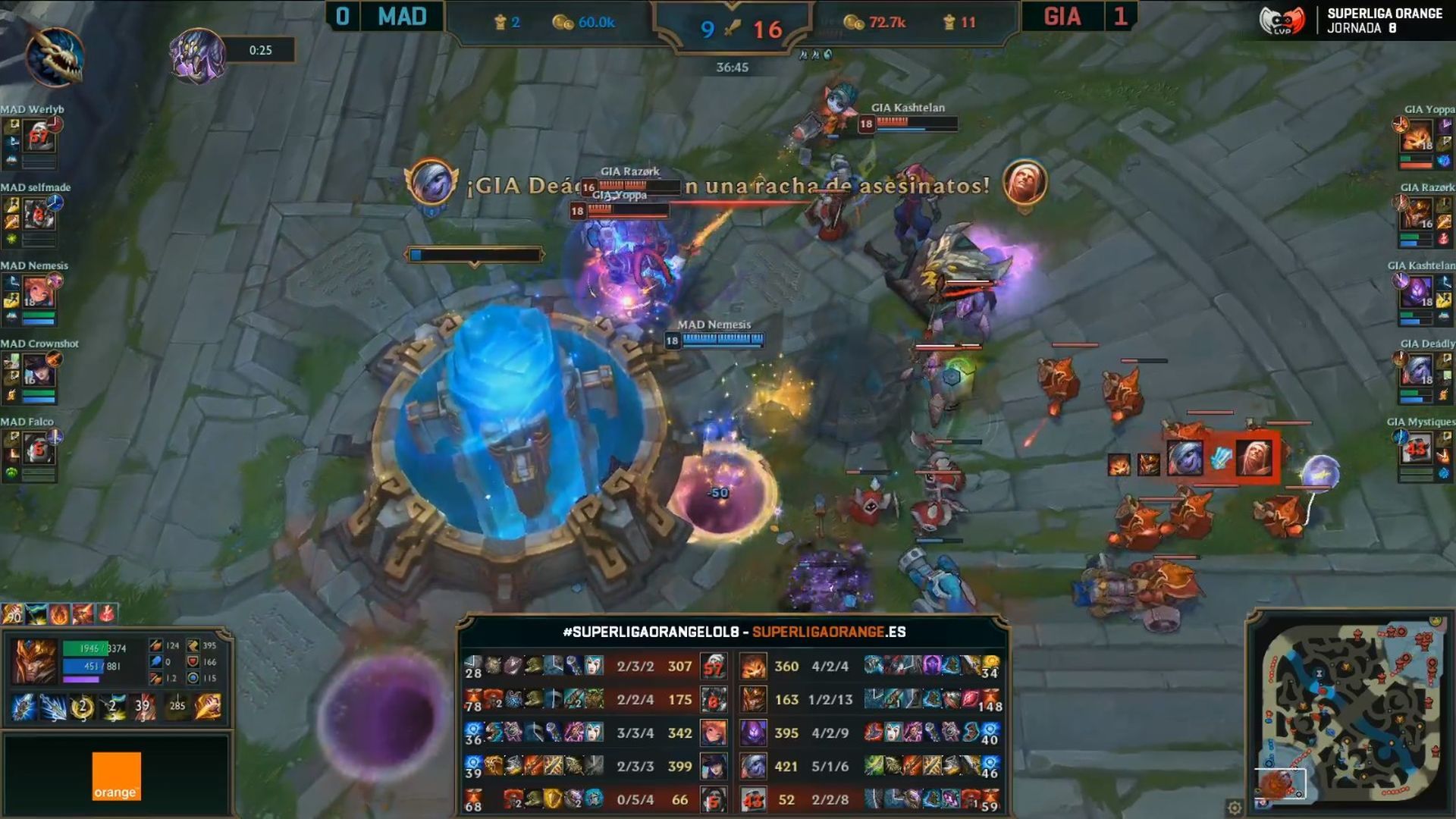Image resolution: width=1456 pixels, height=819 pixels.
Task: Choose MAD Nemesis's champion portrait
Action: click(x=39, y=292)
